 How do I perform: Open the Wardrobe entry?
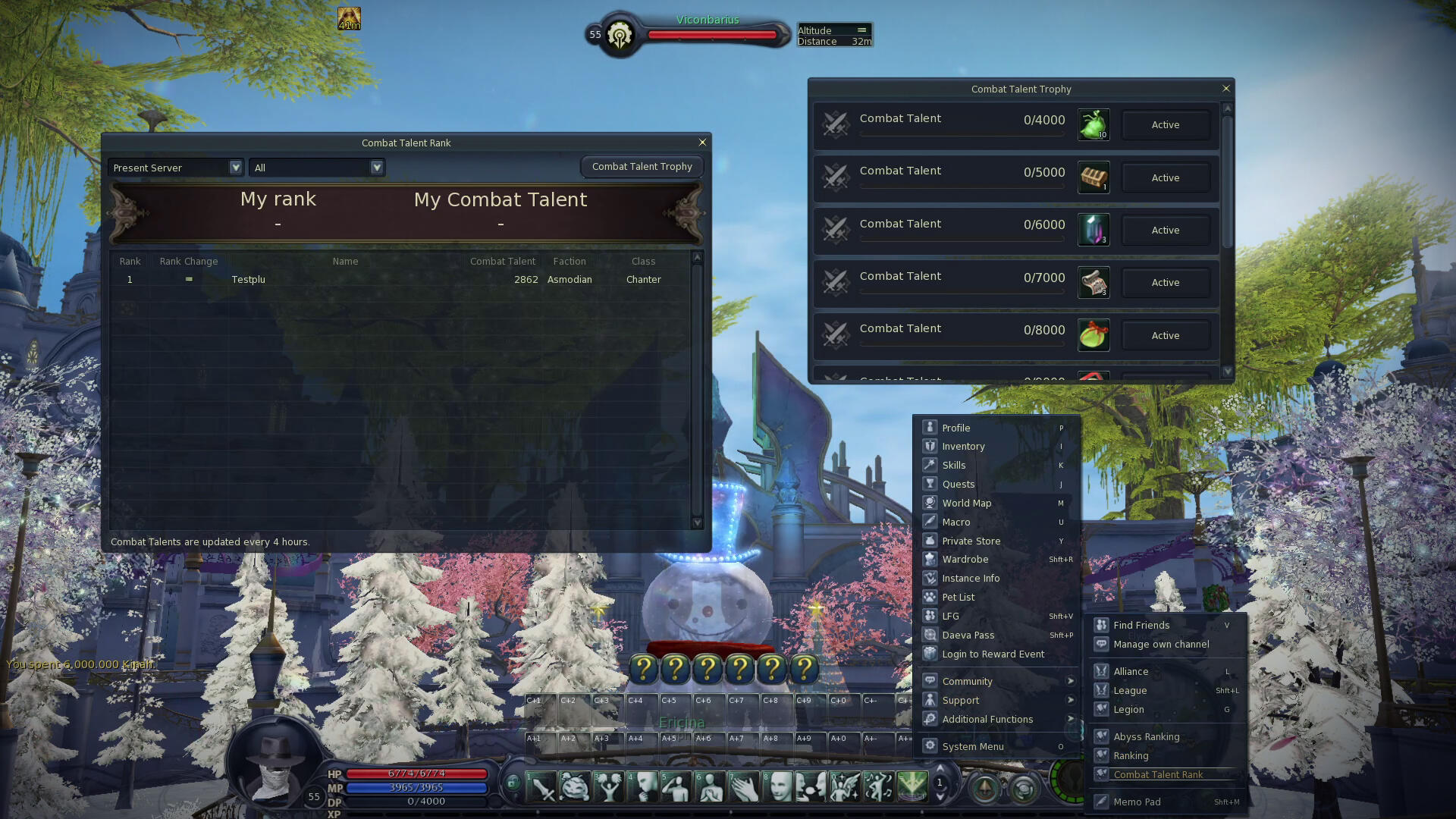point(965,560)
